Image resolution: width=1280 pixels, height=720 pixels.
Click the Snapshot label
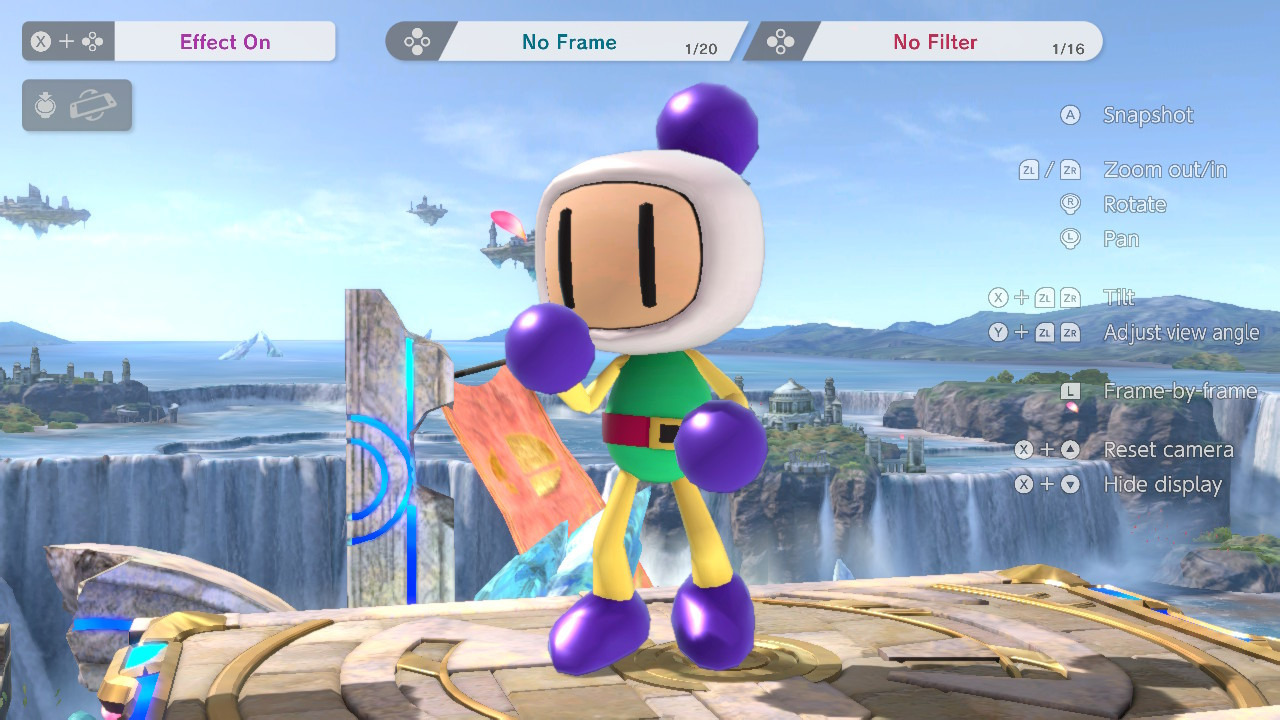click(1148, 115)
